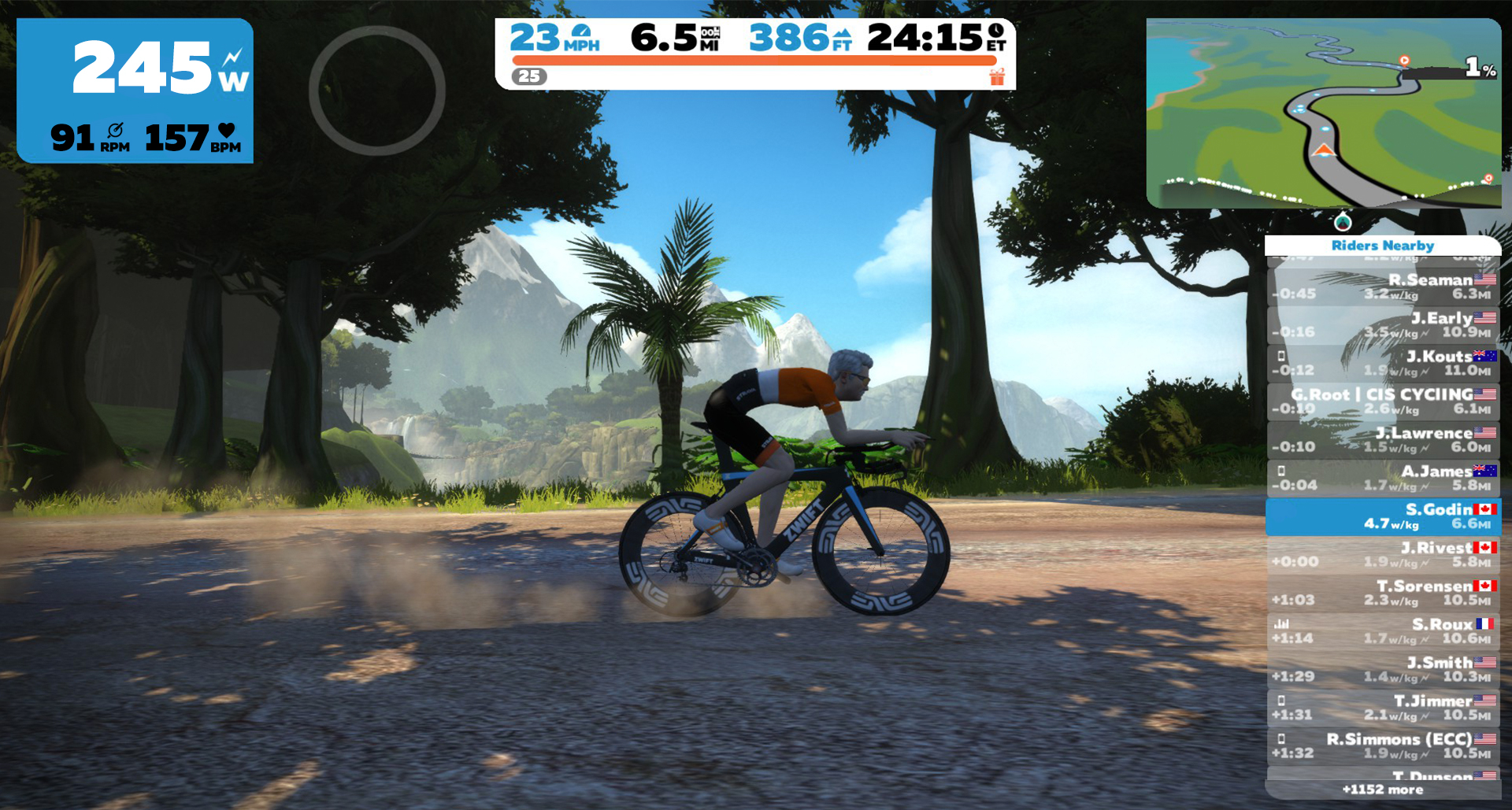The width and height of the screenshot is (1512, 810).
Task: Pick J.Smith from the nearby riders
Action: click(1383, 669)
